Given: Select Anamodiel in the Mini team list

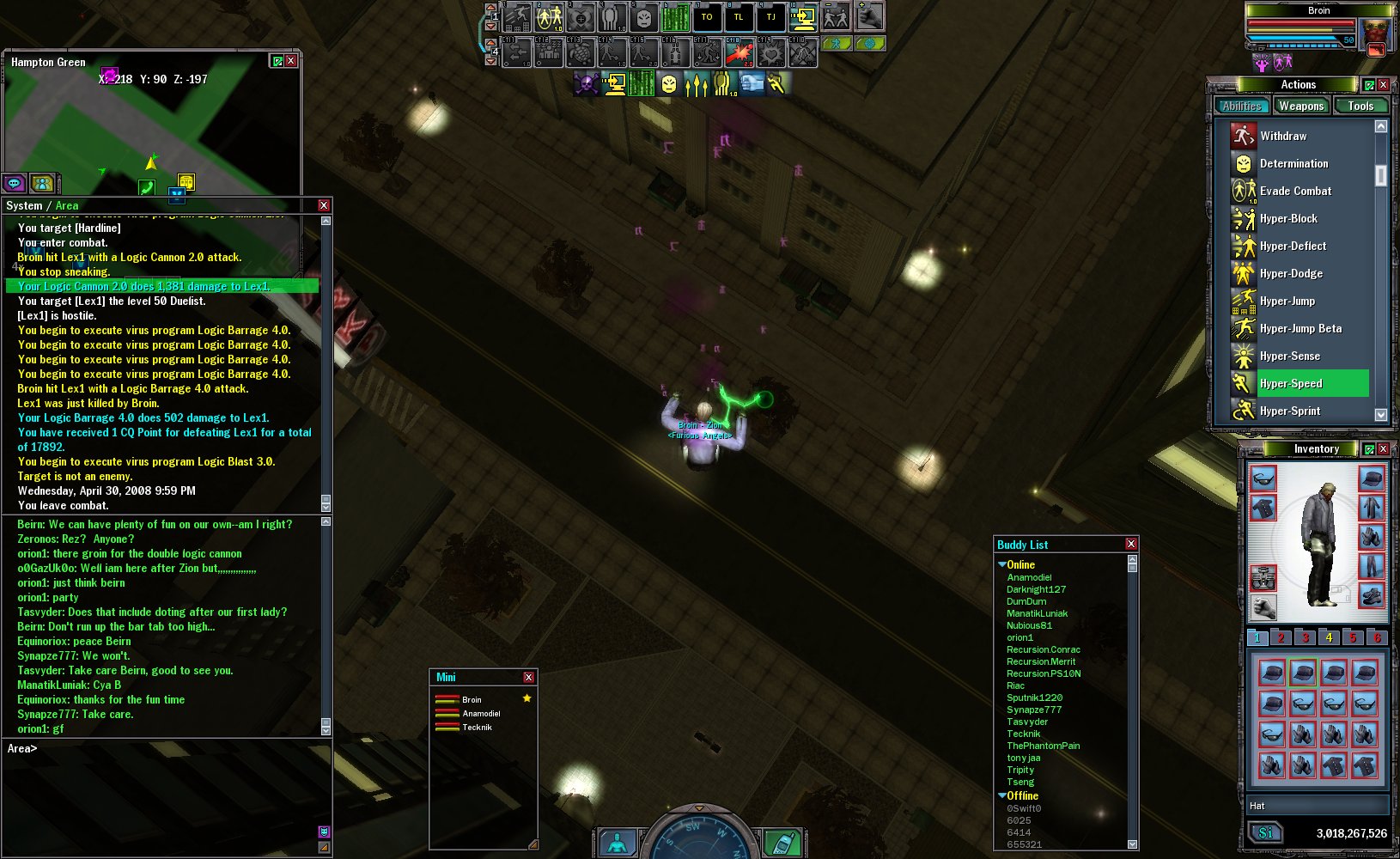Looking at the screenshot, I should (x=481, y=714).
